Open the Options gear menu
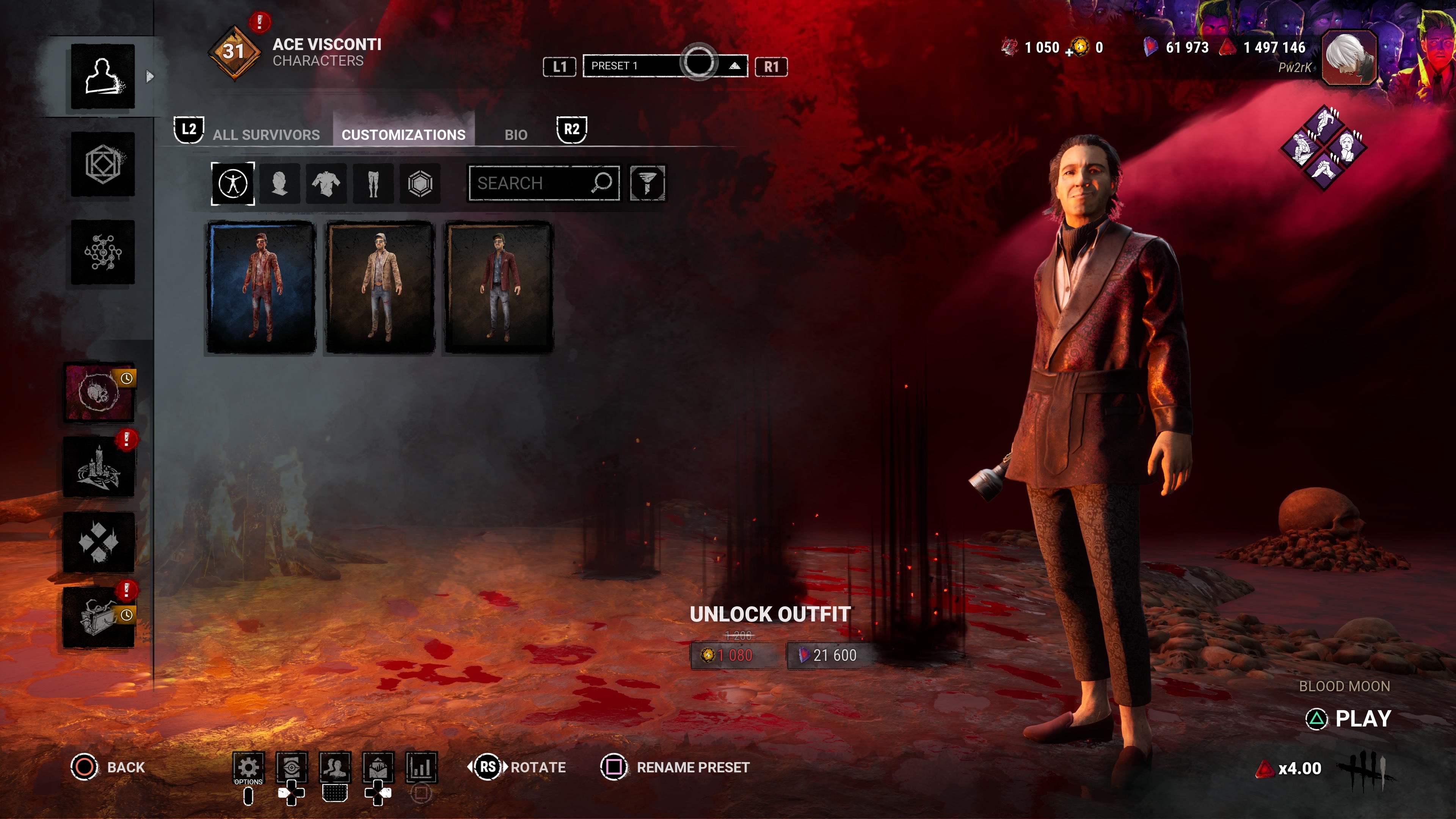The width and height of the screenshot is (1456, 819). click(248, 767)
